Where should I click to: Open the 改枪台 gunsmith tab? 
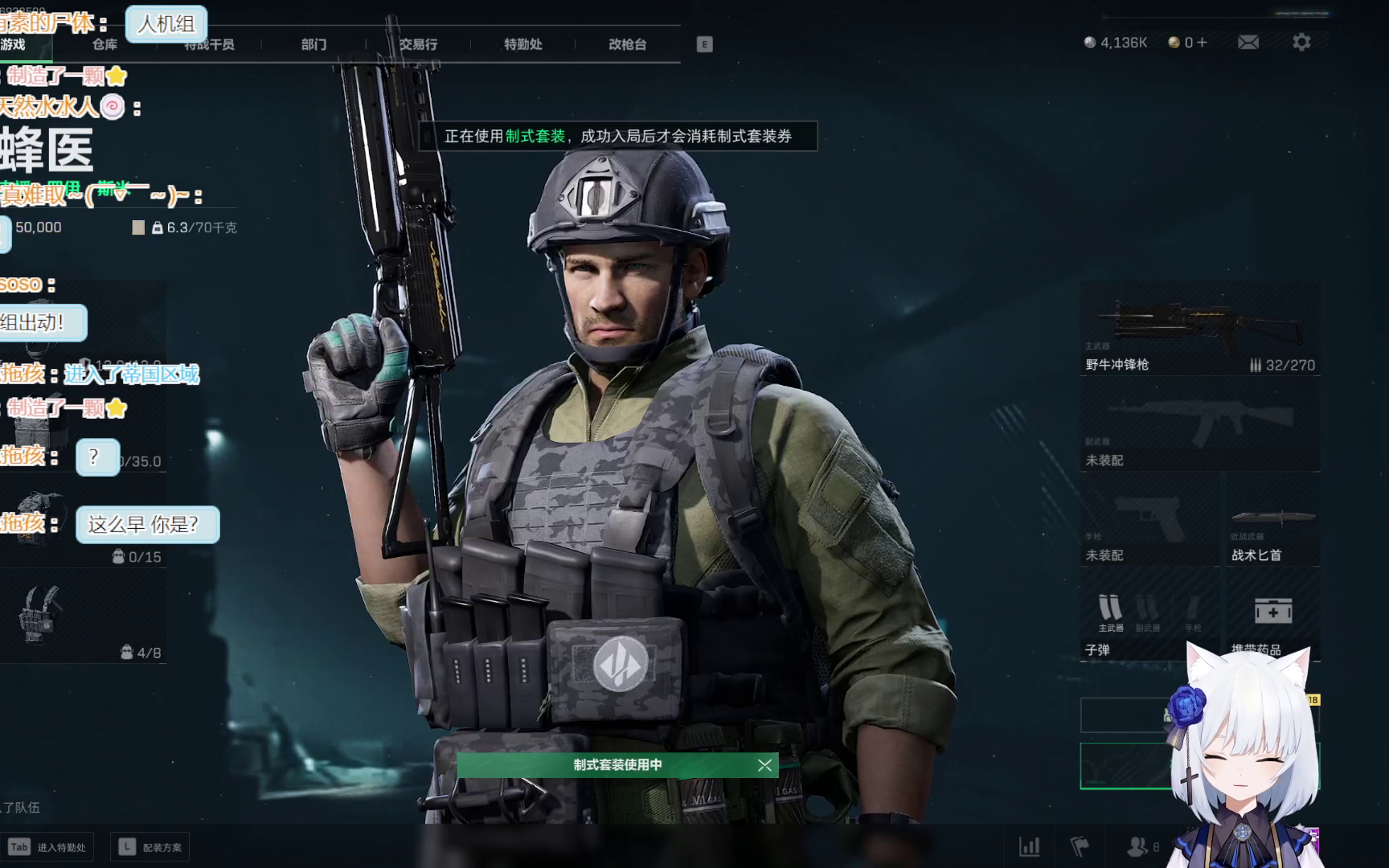627,44
